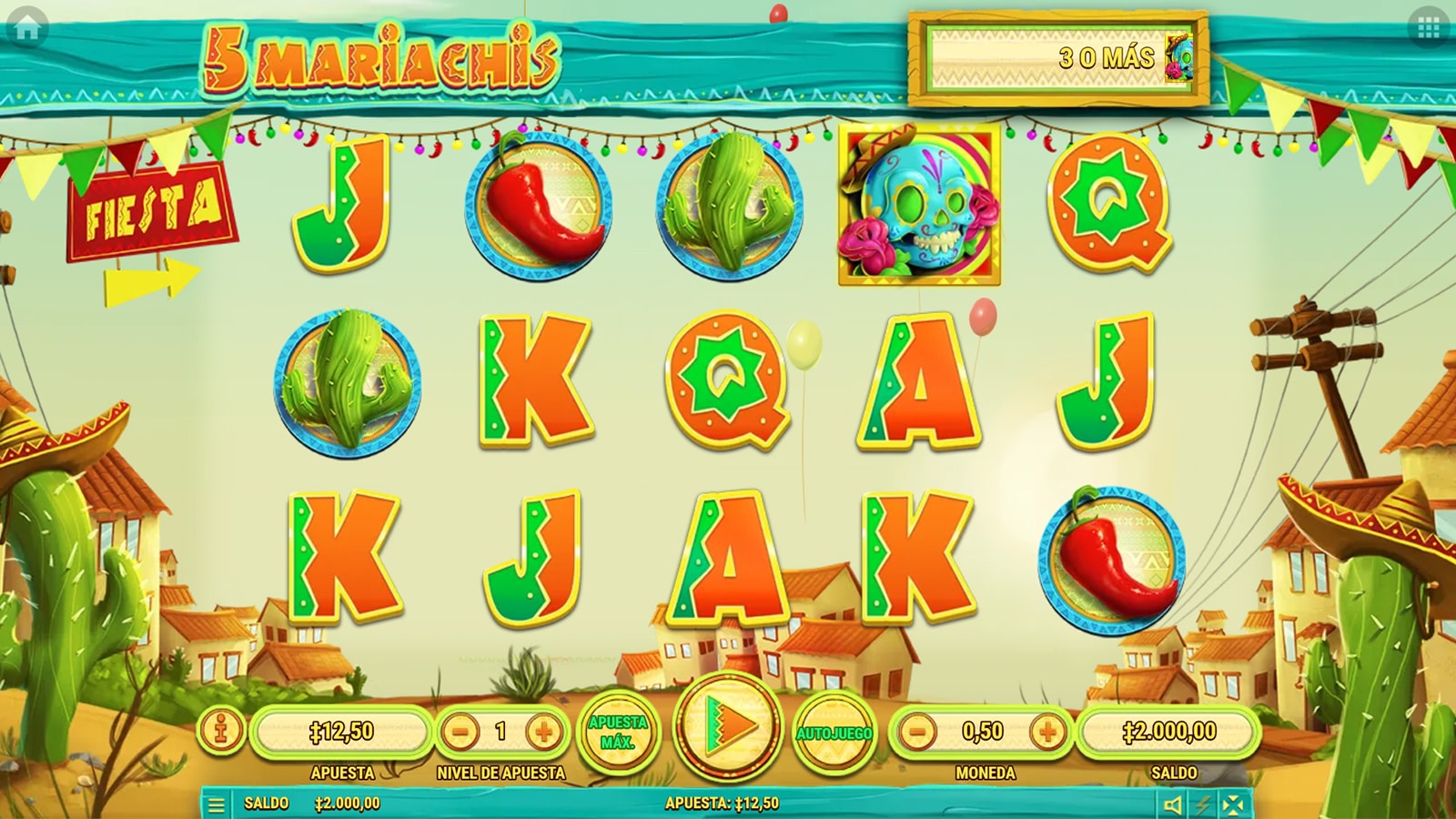Increase the Nivel de Apuesta

[543, 731]
